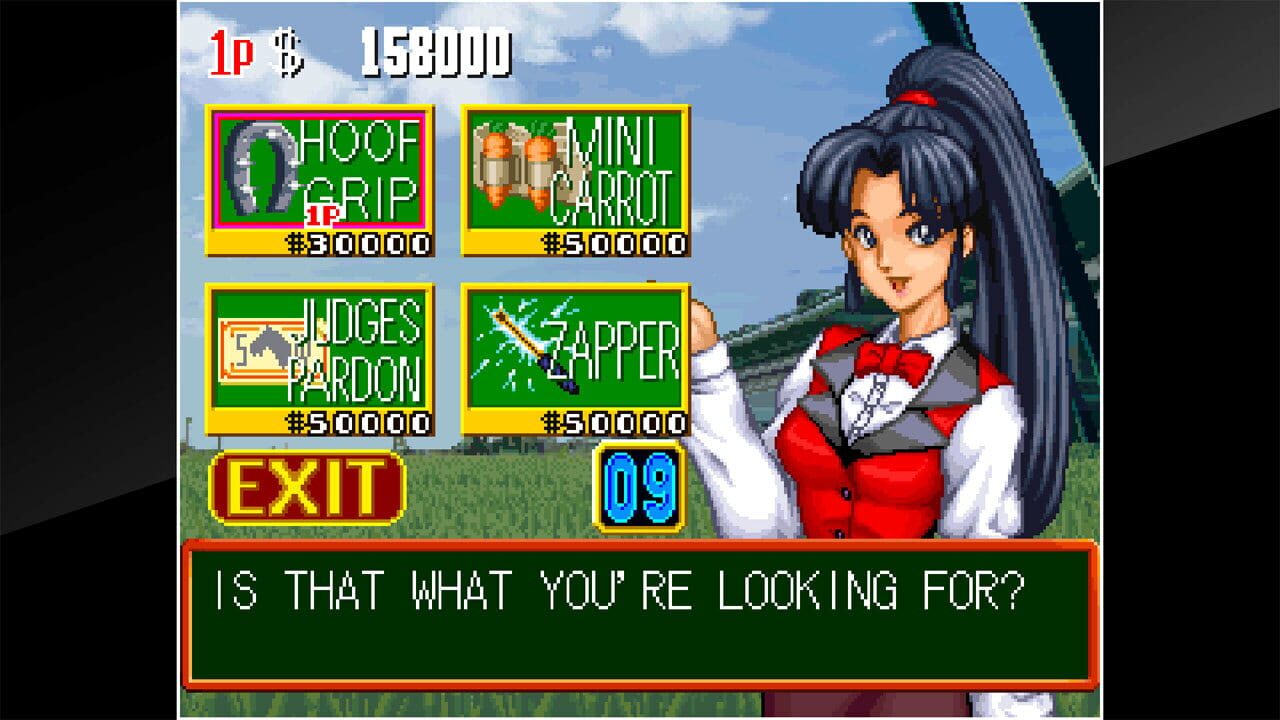Click the horseshoe inside the selection frame

[x=262, y=168]
